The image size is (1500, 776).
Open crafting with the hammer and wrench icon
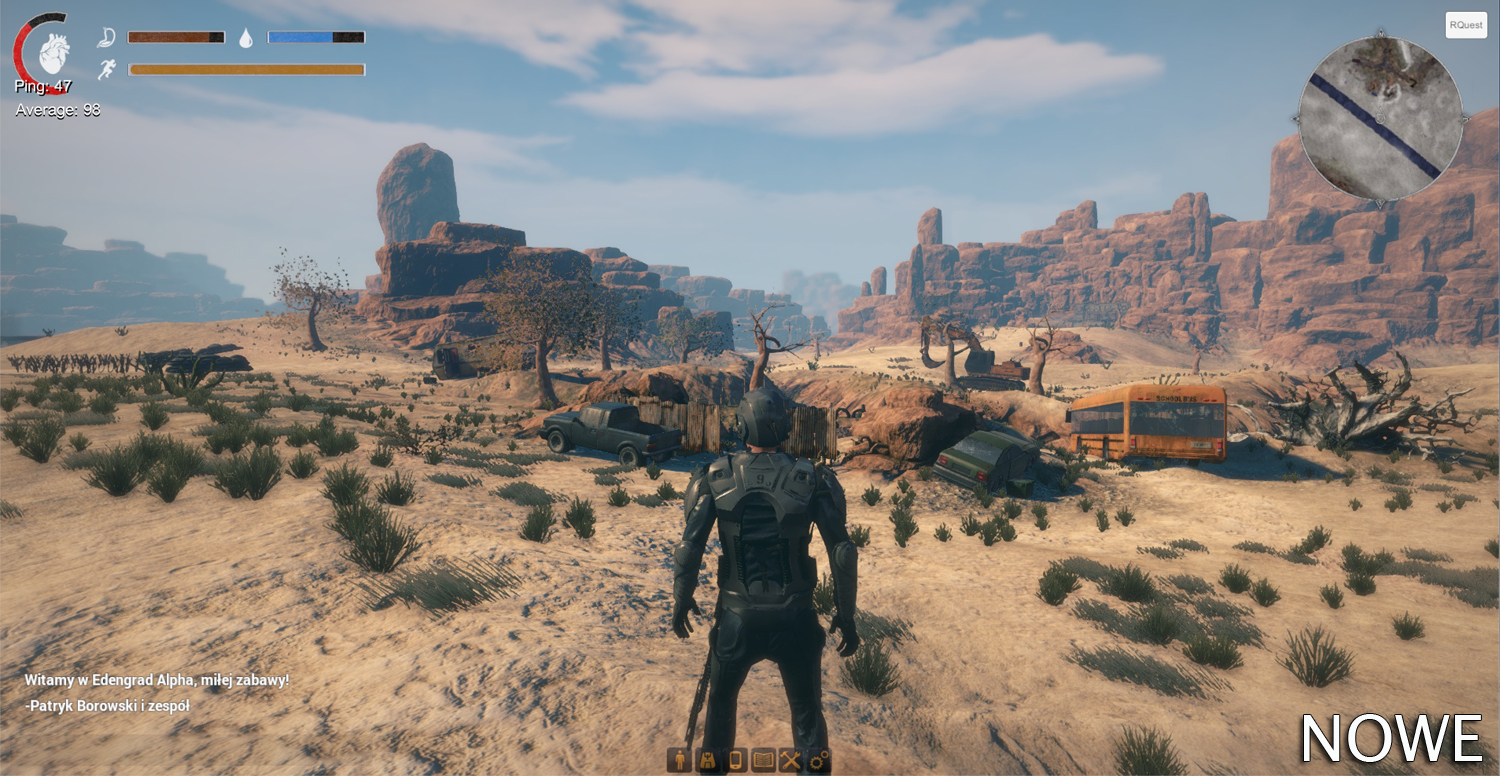tap(791, 760)
